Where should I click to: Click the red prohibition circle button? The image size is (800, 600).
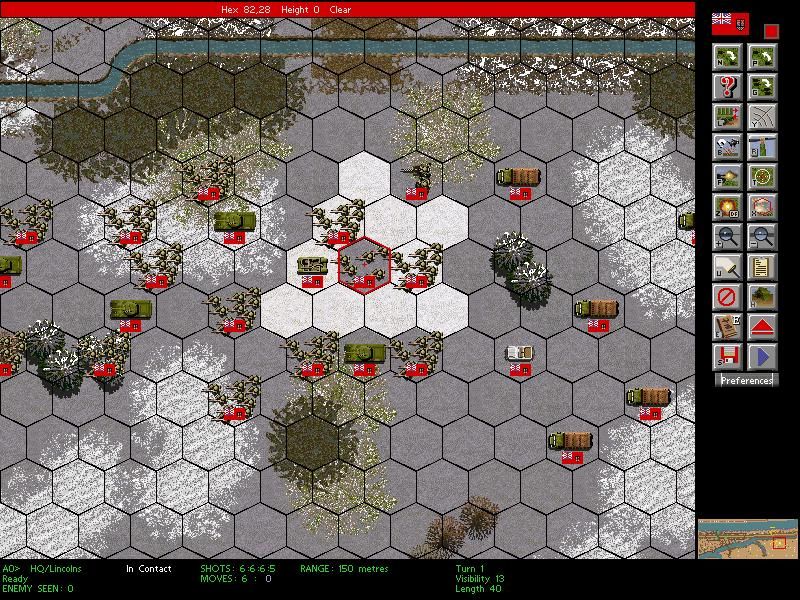tap(727, 297)
